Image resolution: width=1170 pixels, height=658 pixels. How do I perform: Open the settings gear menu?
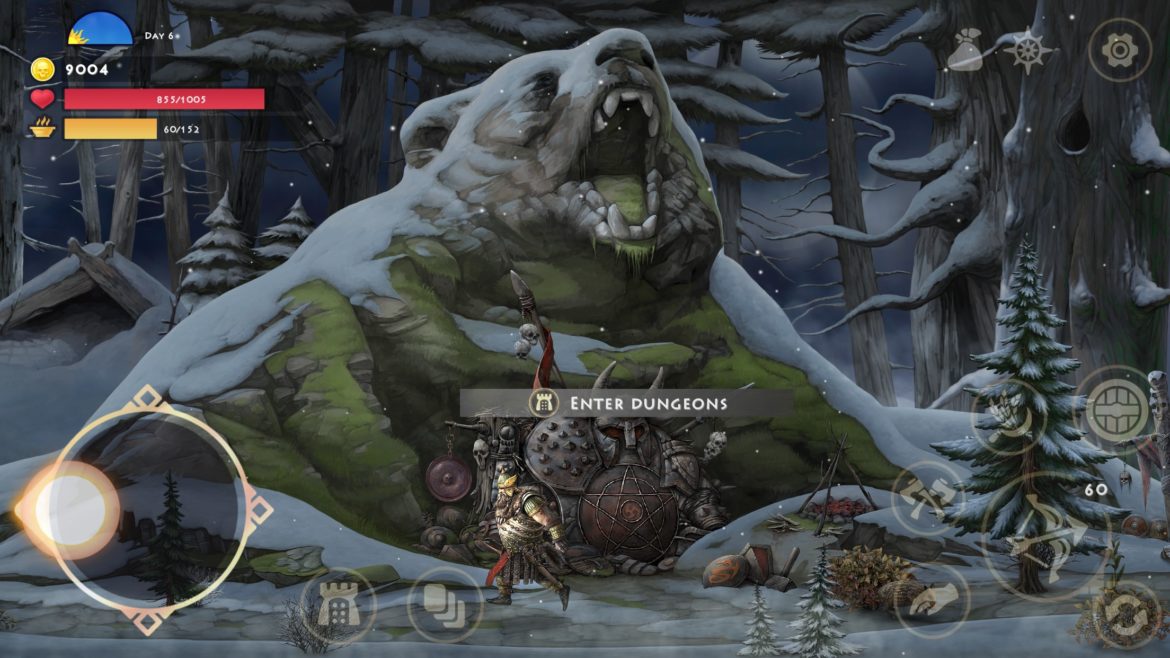point(1119,49)
